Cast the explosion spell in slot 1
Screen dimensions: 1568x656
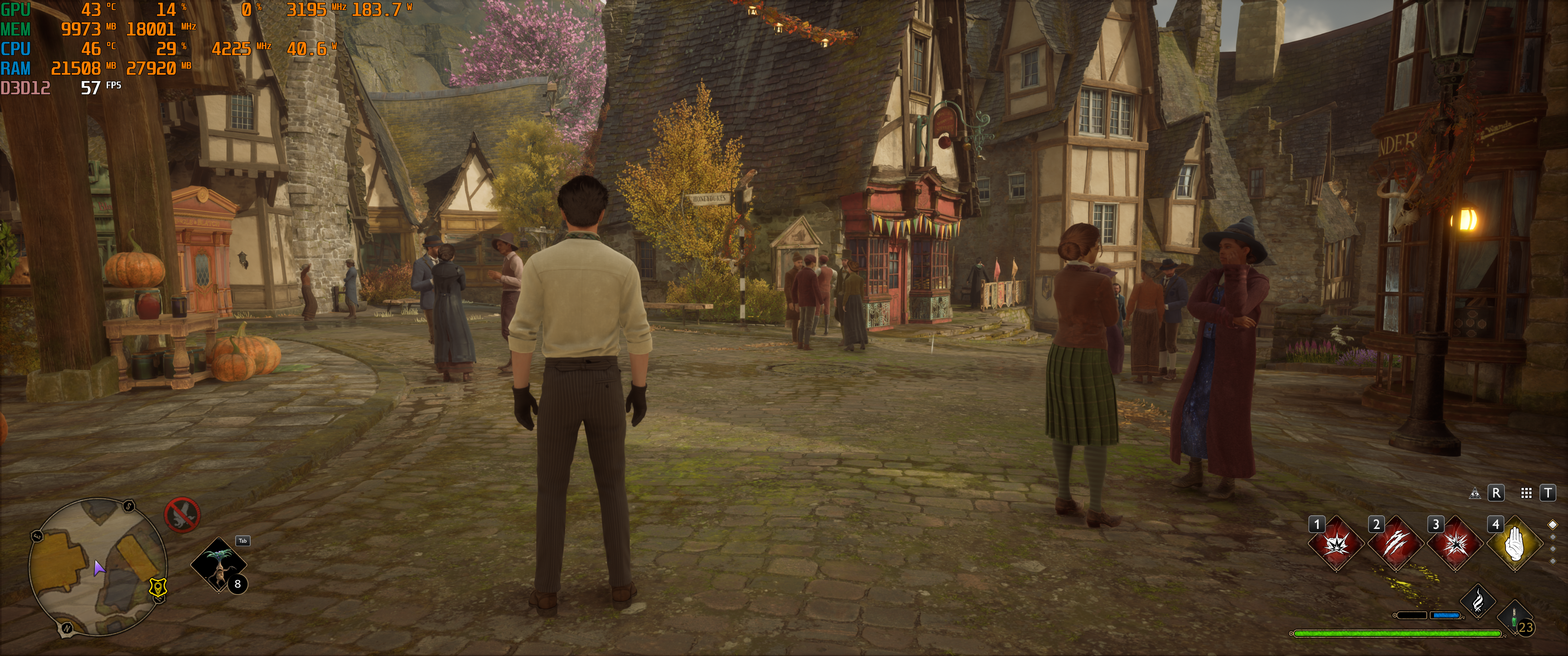1336,544
